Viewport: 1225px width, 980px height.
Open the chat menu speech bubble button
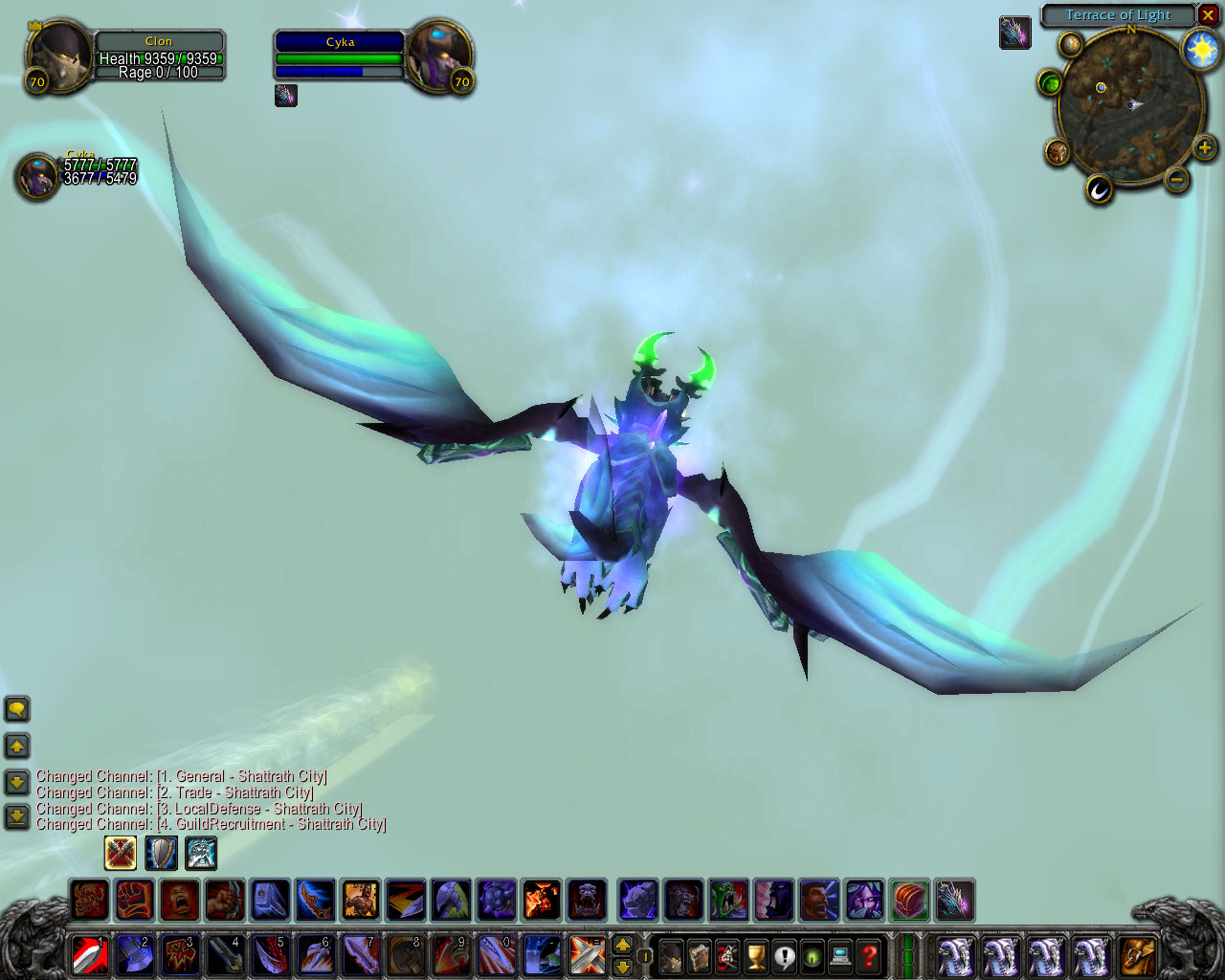(17, 710)
